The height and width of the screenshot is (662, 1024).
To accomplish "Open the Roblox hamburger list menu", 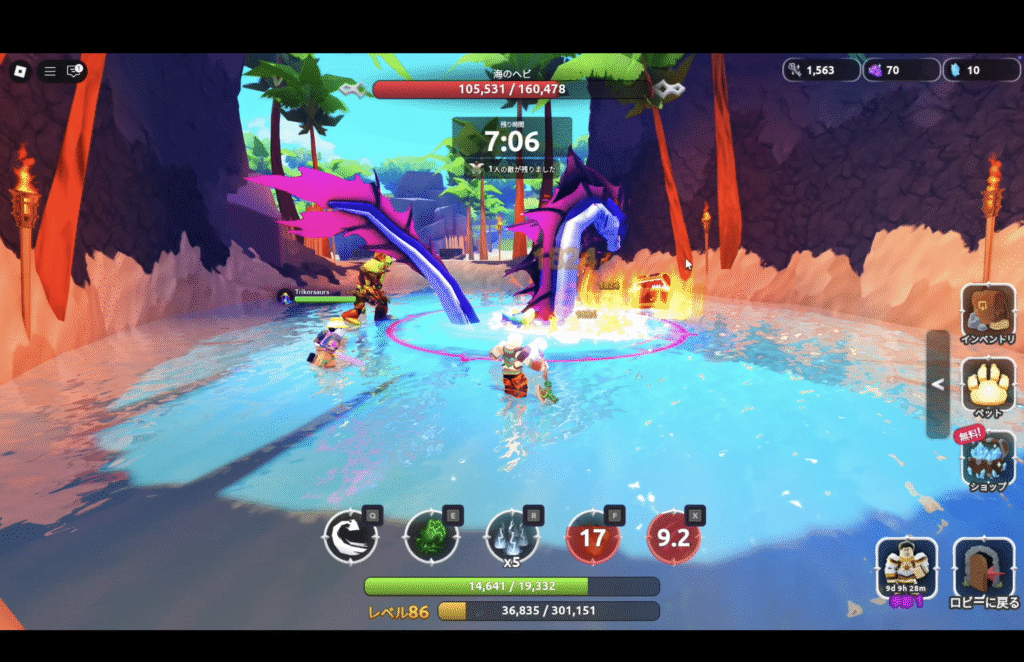I will pos(49,71).
